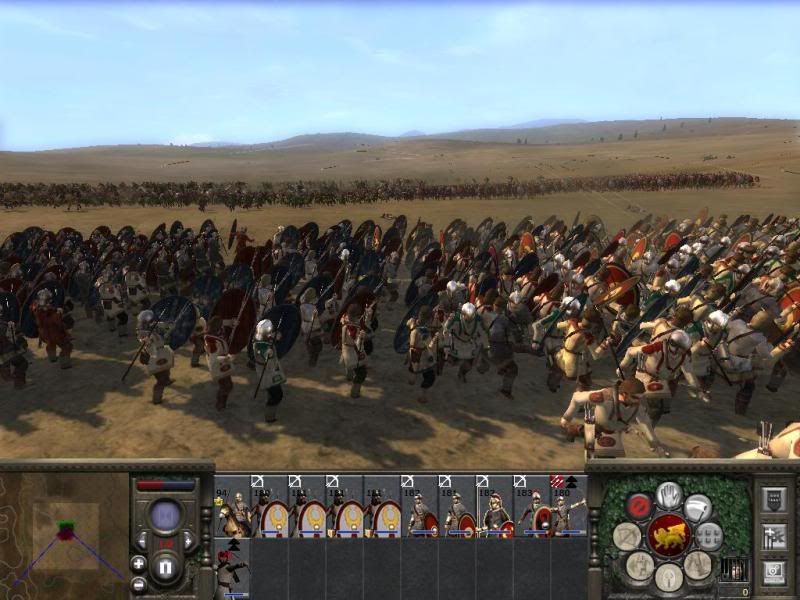The height and width of the screenshot is (600, 800).
Task: Activate the halt command hand icon
Action: tap(669, 494)
